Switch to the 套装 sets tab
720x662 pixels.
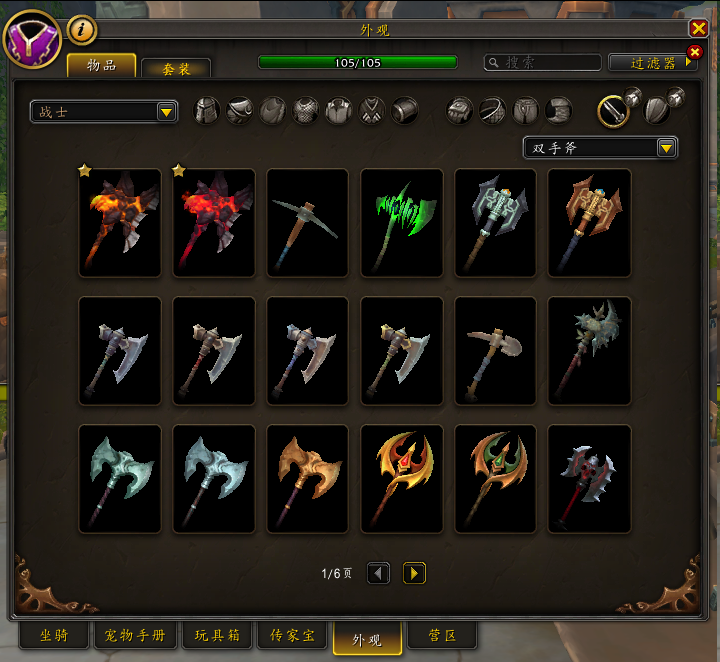176,69
